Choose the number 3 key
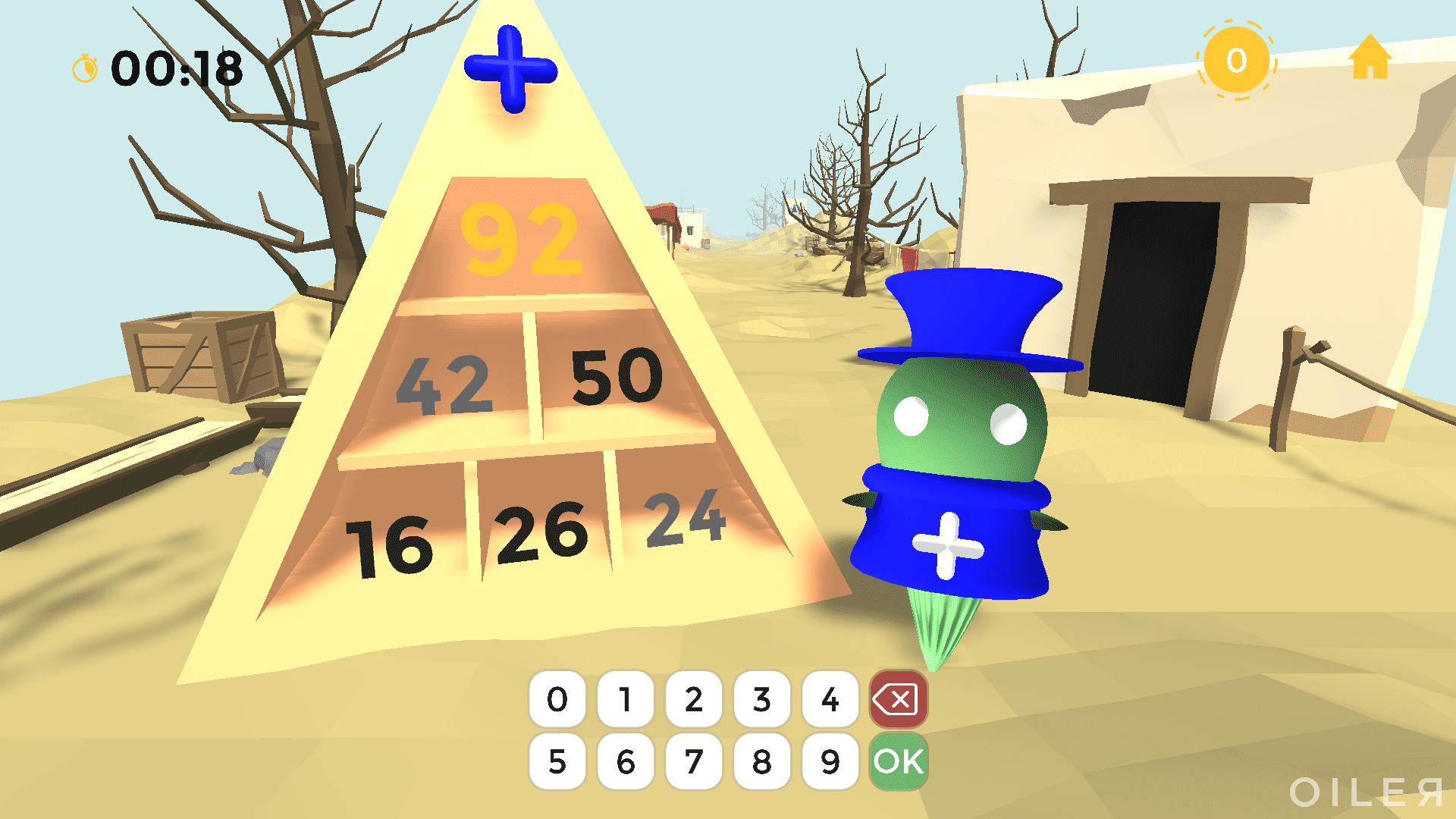The height and width of the screenshot is (819, 1456). pyautogui.click(x=762, y=699)
